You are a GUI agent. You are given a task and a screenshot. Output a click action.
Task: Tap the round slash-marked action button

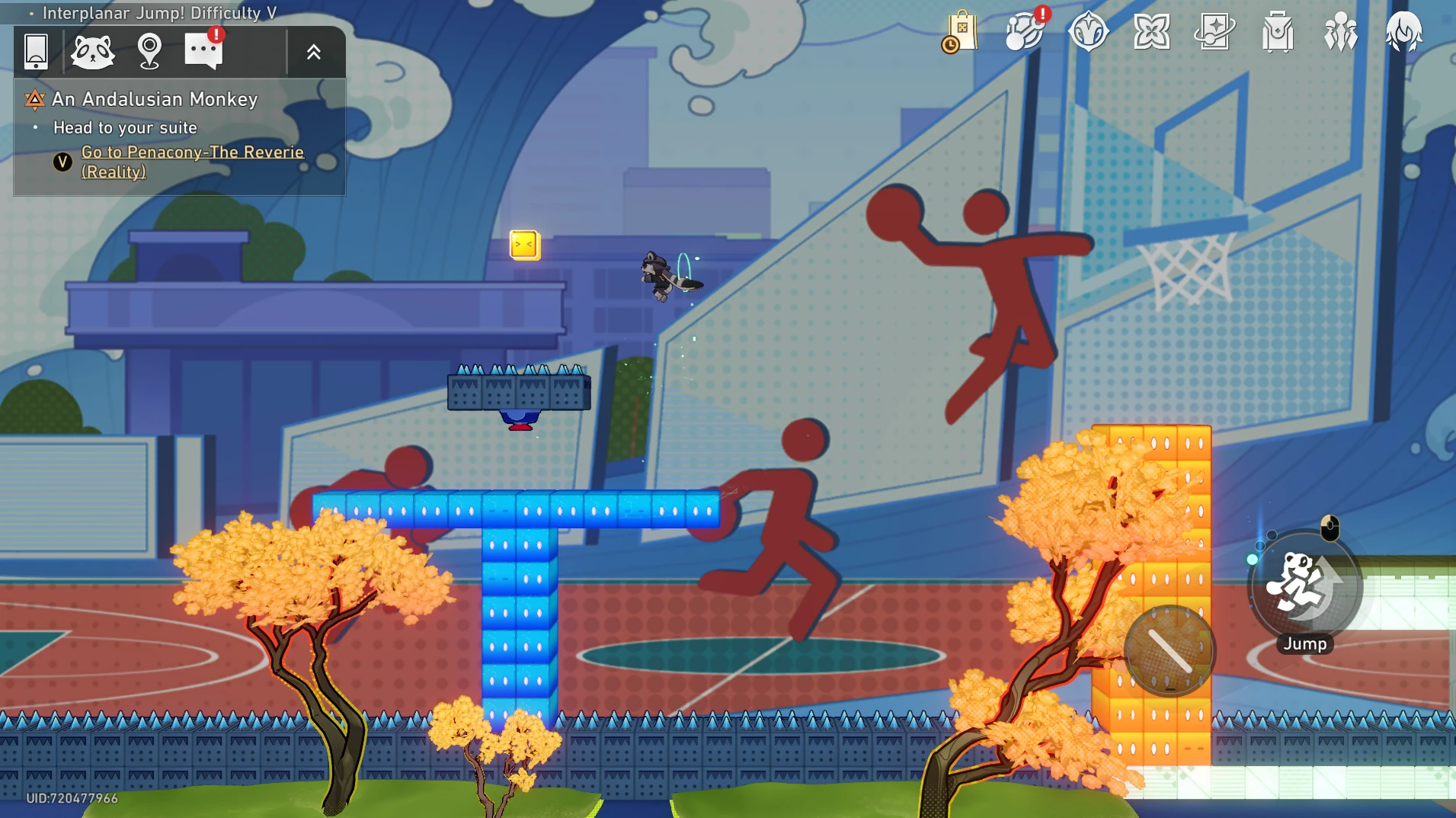[1170, 650]
